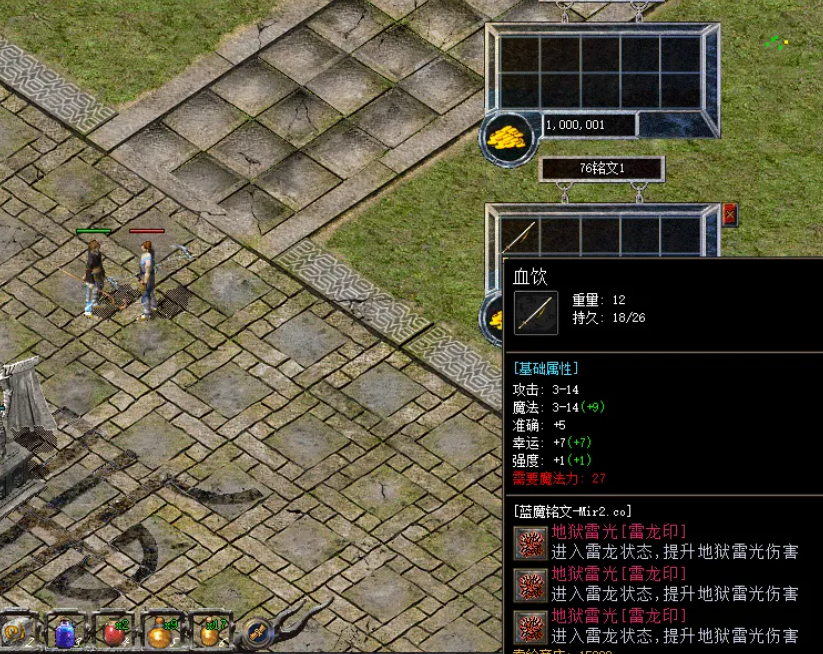Use the red health potion marked x2
The width and height of the screenshot is (823, 654).
(x=113, y=633)
